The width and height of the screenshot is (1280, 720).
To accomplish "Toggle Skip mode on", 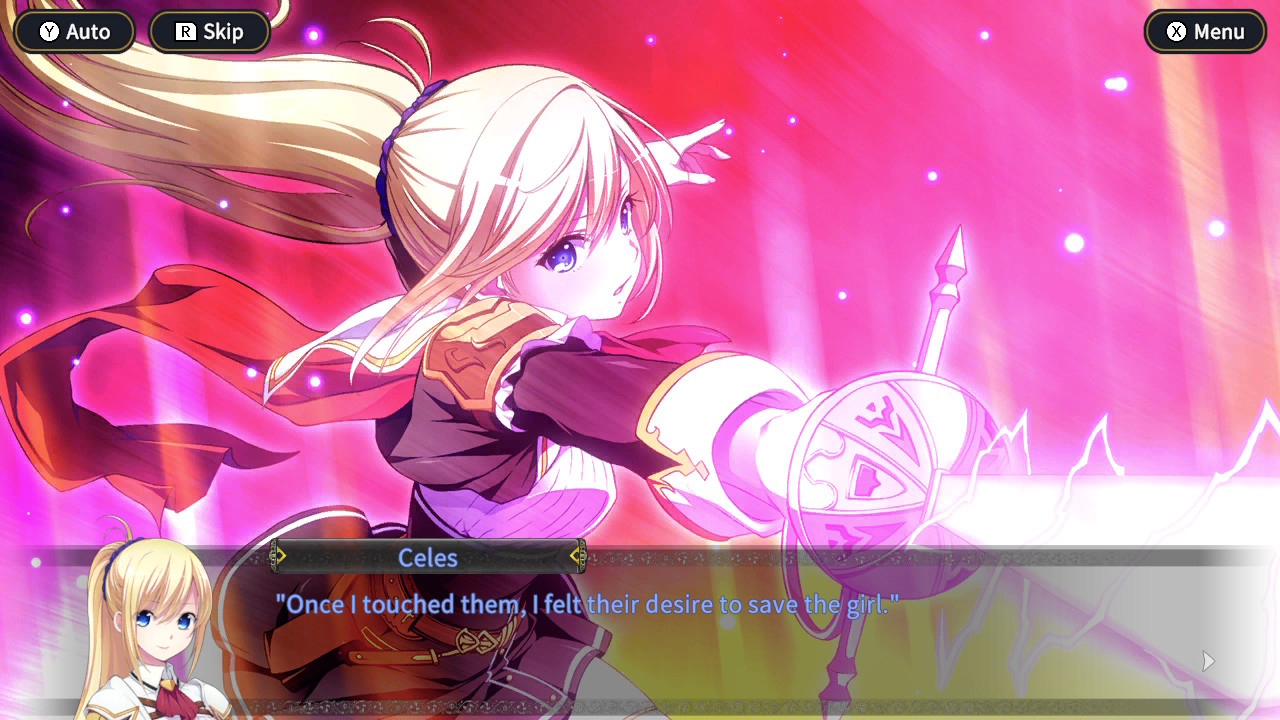I will point(209,31).
